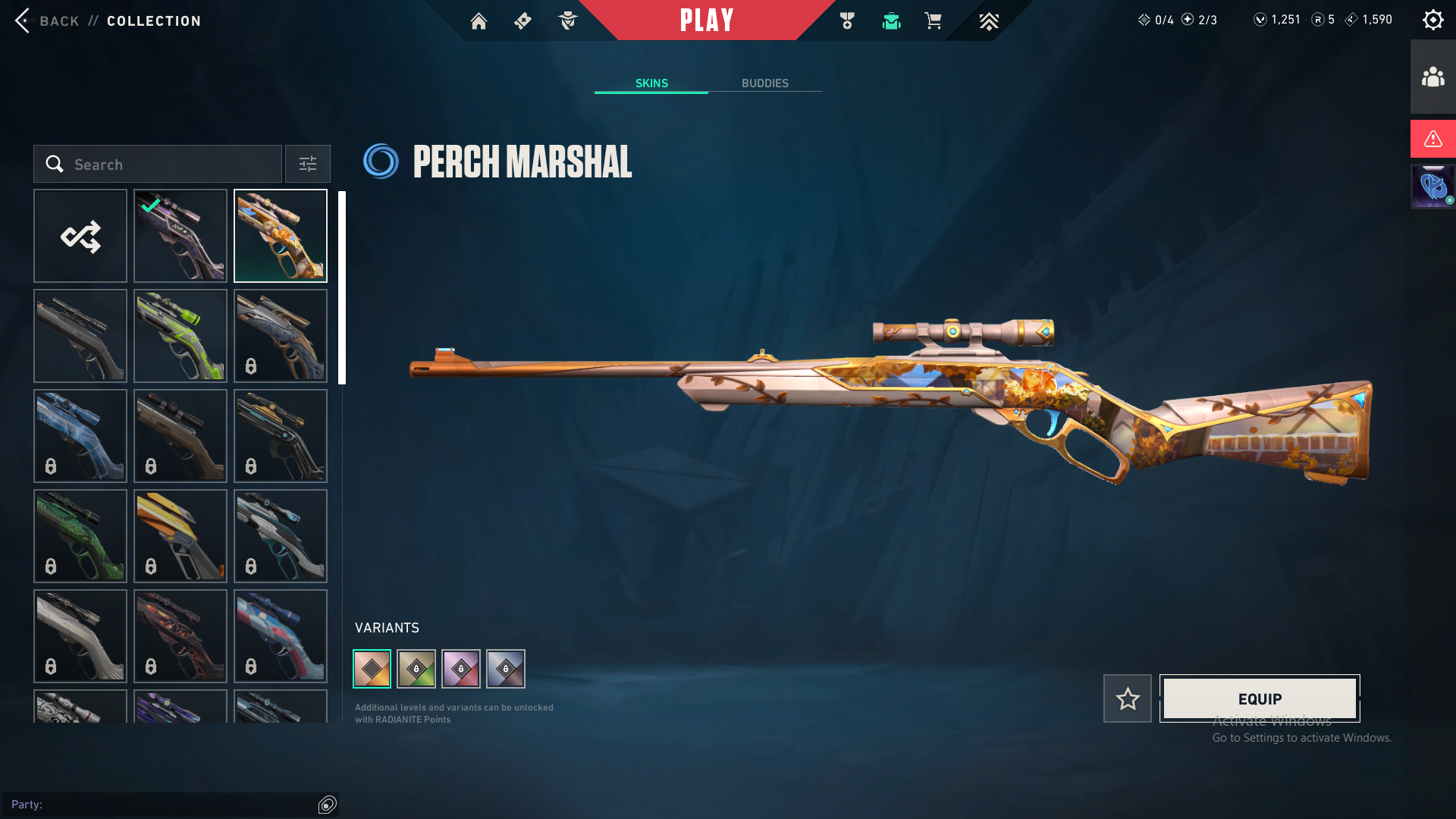Favorite this skin with the star
1456x819 pixels.
coord(1128,698)
